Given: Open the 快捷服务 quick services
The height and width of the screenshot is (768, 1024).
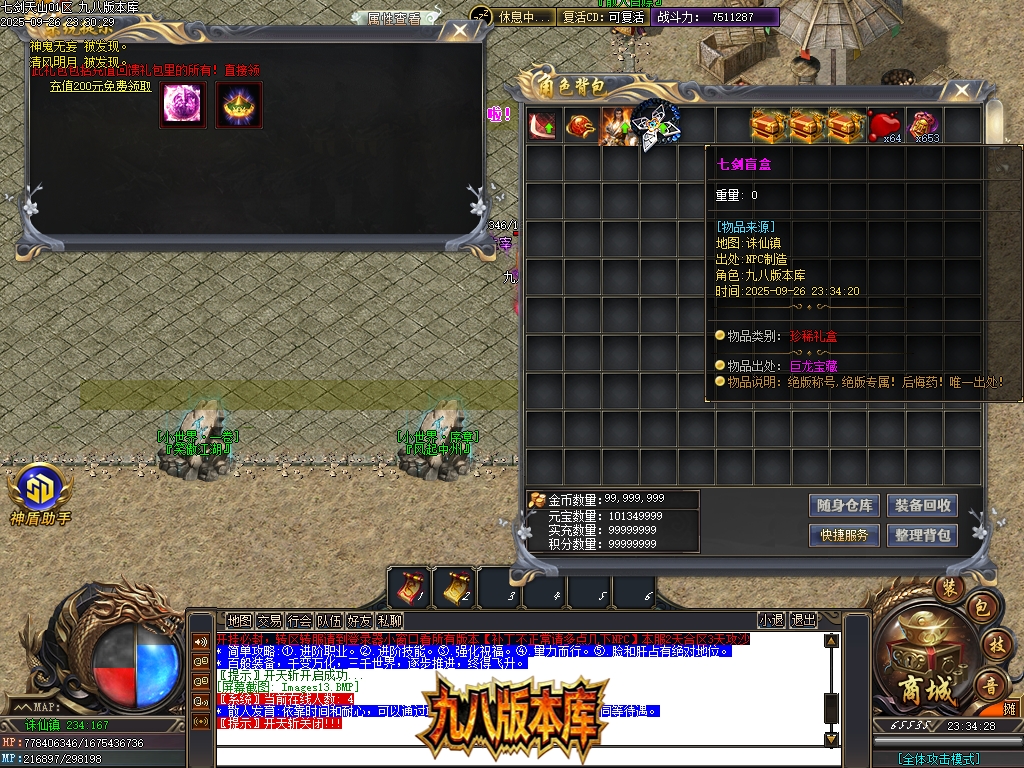Looking at the screenshot, I should (x=844, y=535).
